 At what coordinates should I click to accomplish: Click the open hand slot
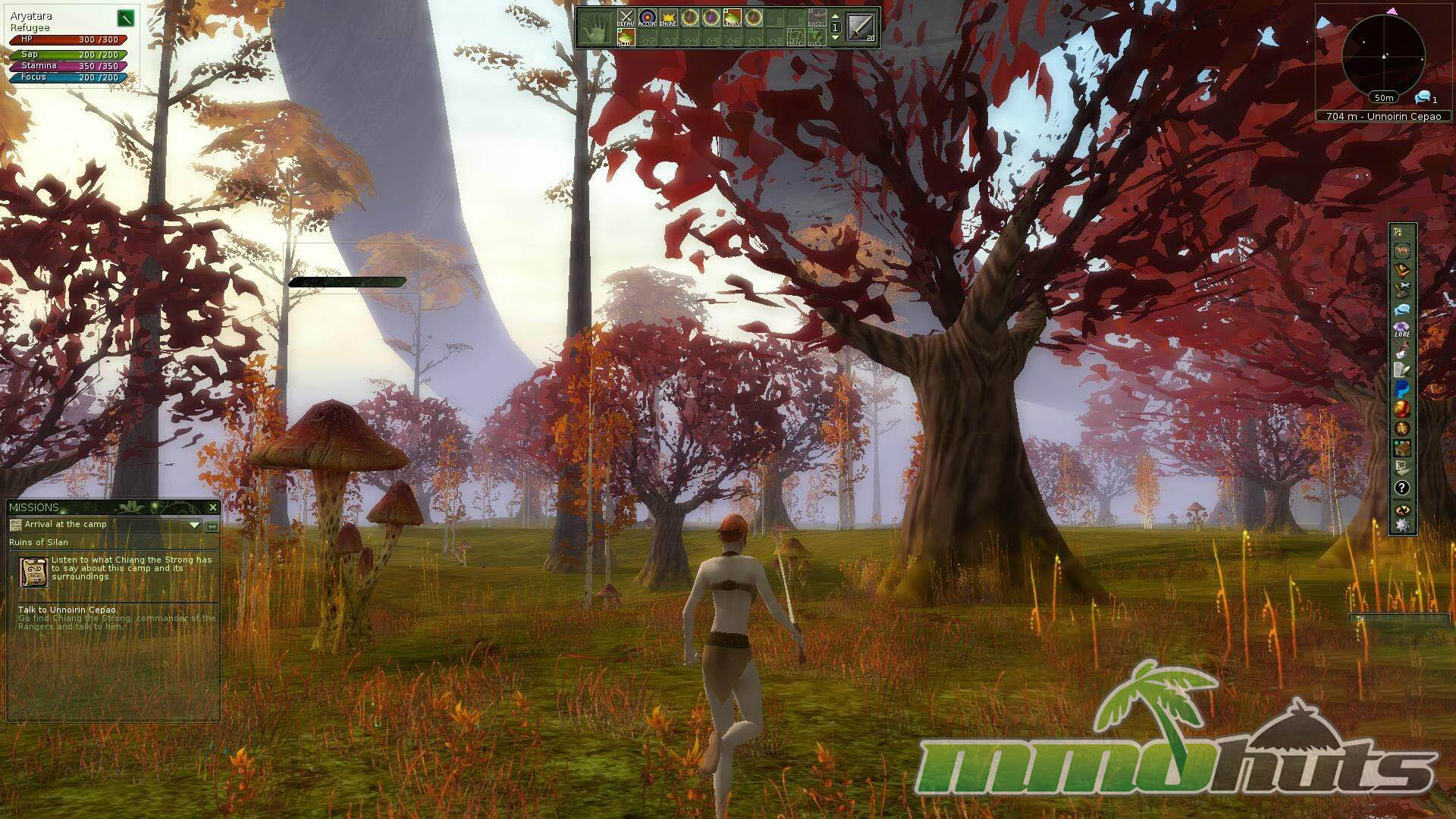point(596,28)
